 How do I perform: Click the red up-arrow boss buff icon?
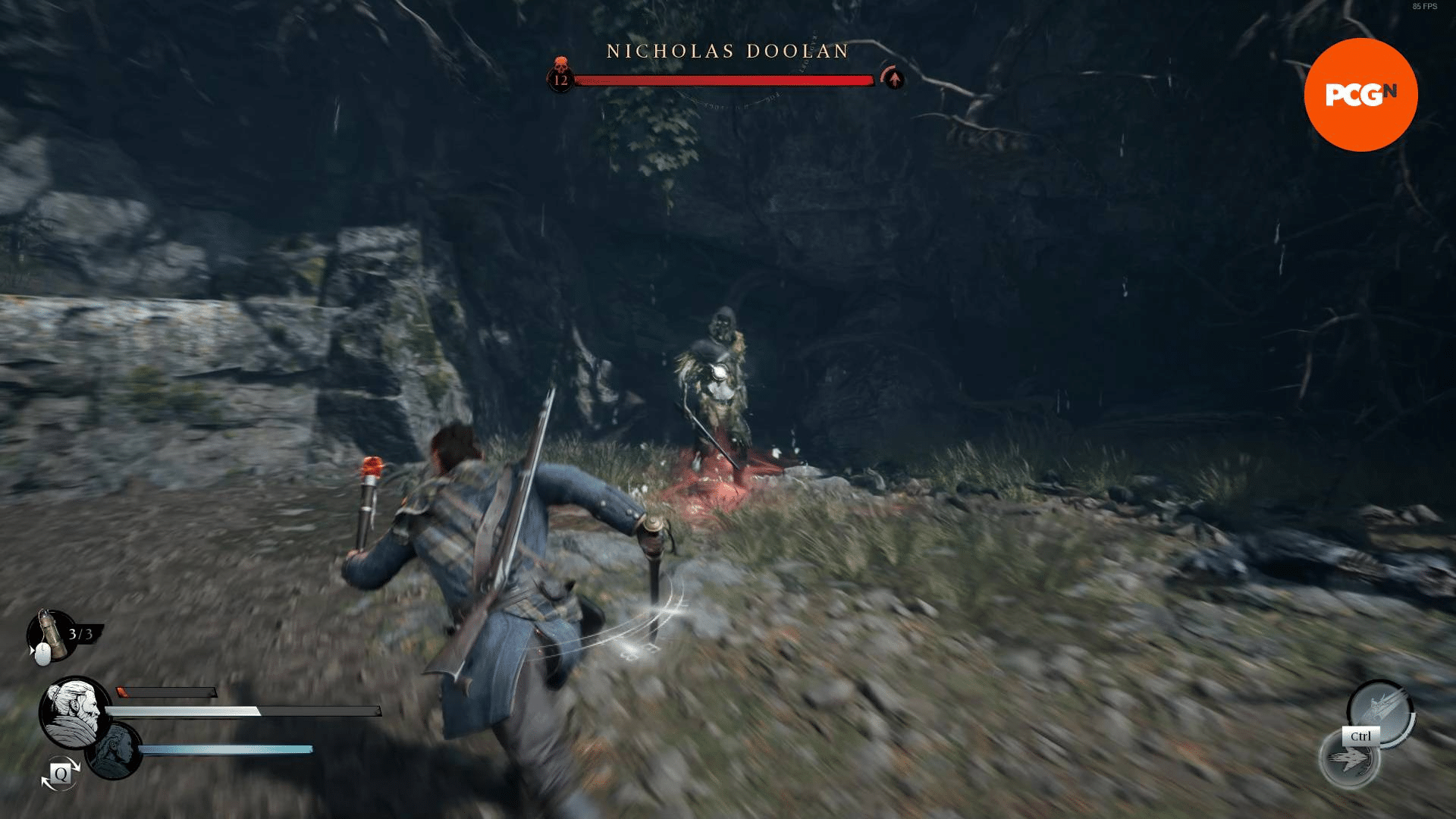click(x=894, y=78)
